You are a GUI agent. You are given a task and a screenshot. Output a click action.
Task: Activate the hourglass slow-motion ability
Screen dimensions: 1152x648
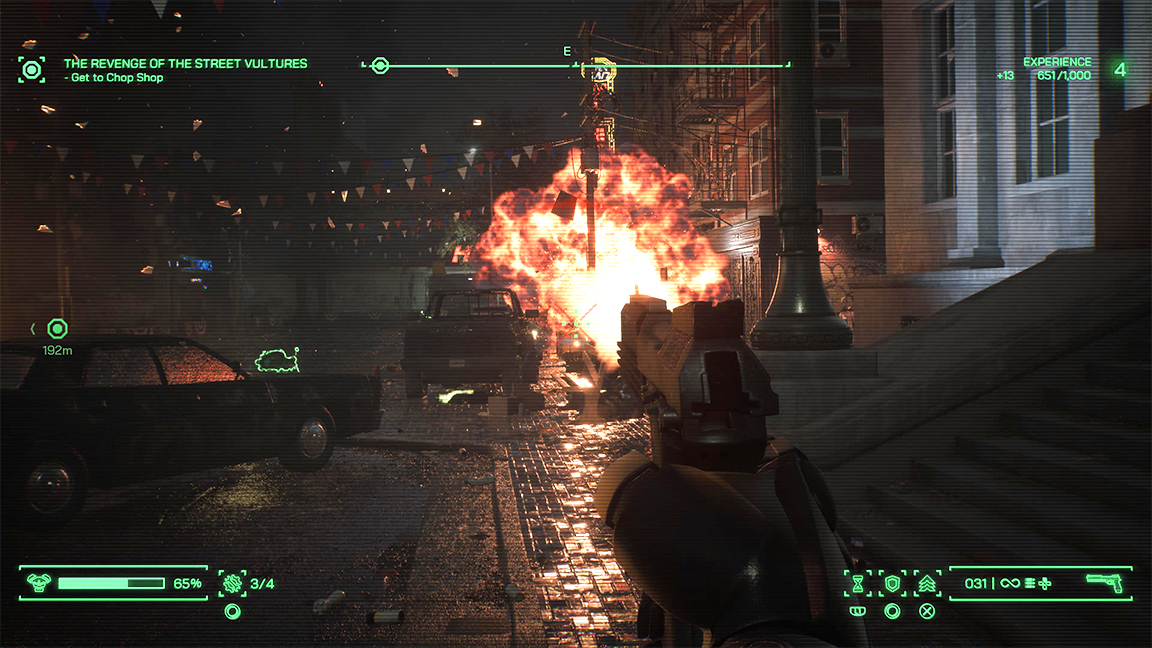[x=857, y=584]
